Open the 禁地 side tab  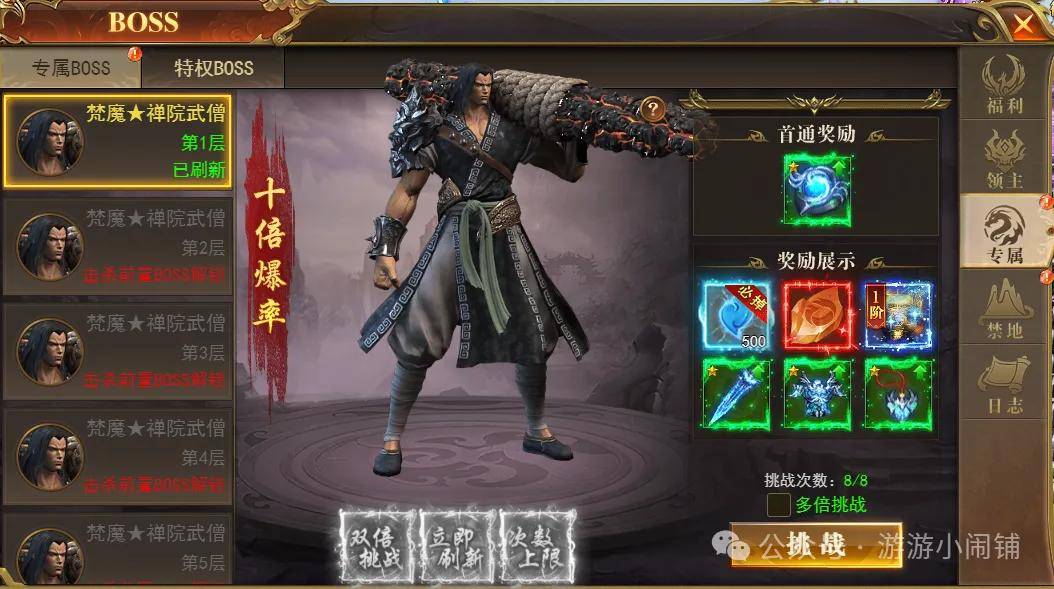(x=1003, y=307)
